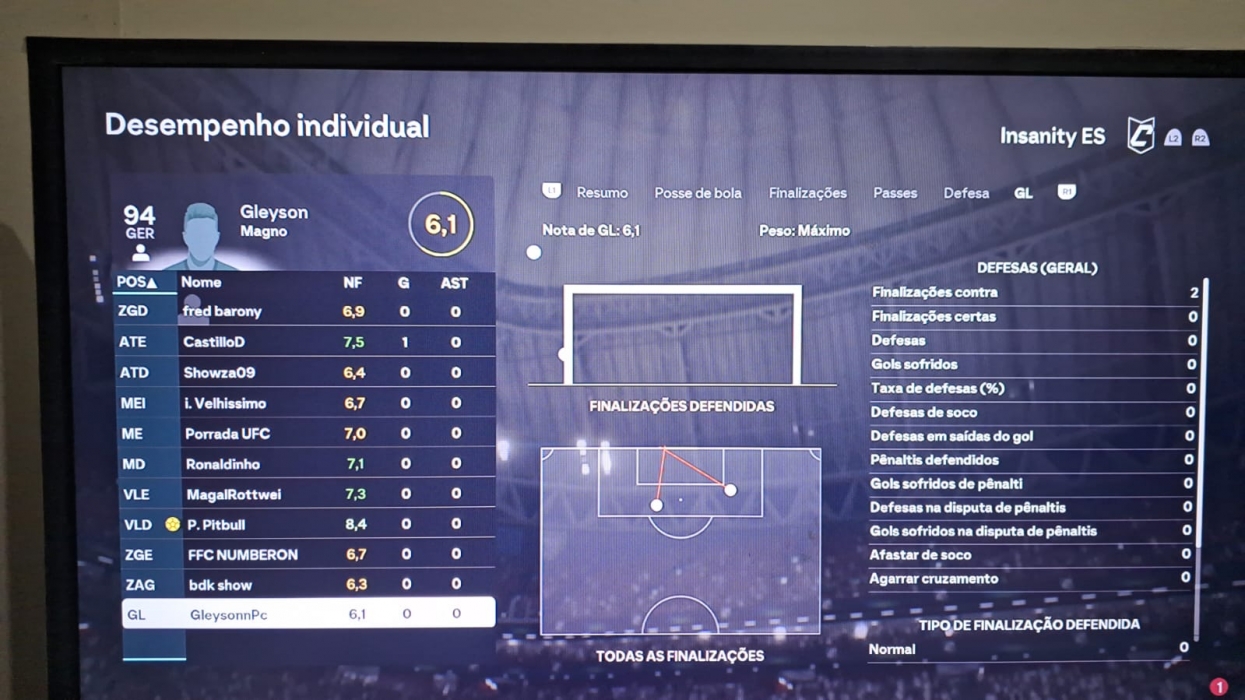Show the Finalizações tab
Screen dimensions: 1245x700
807,193
